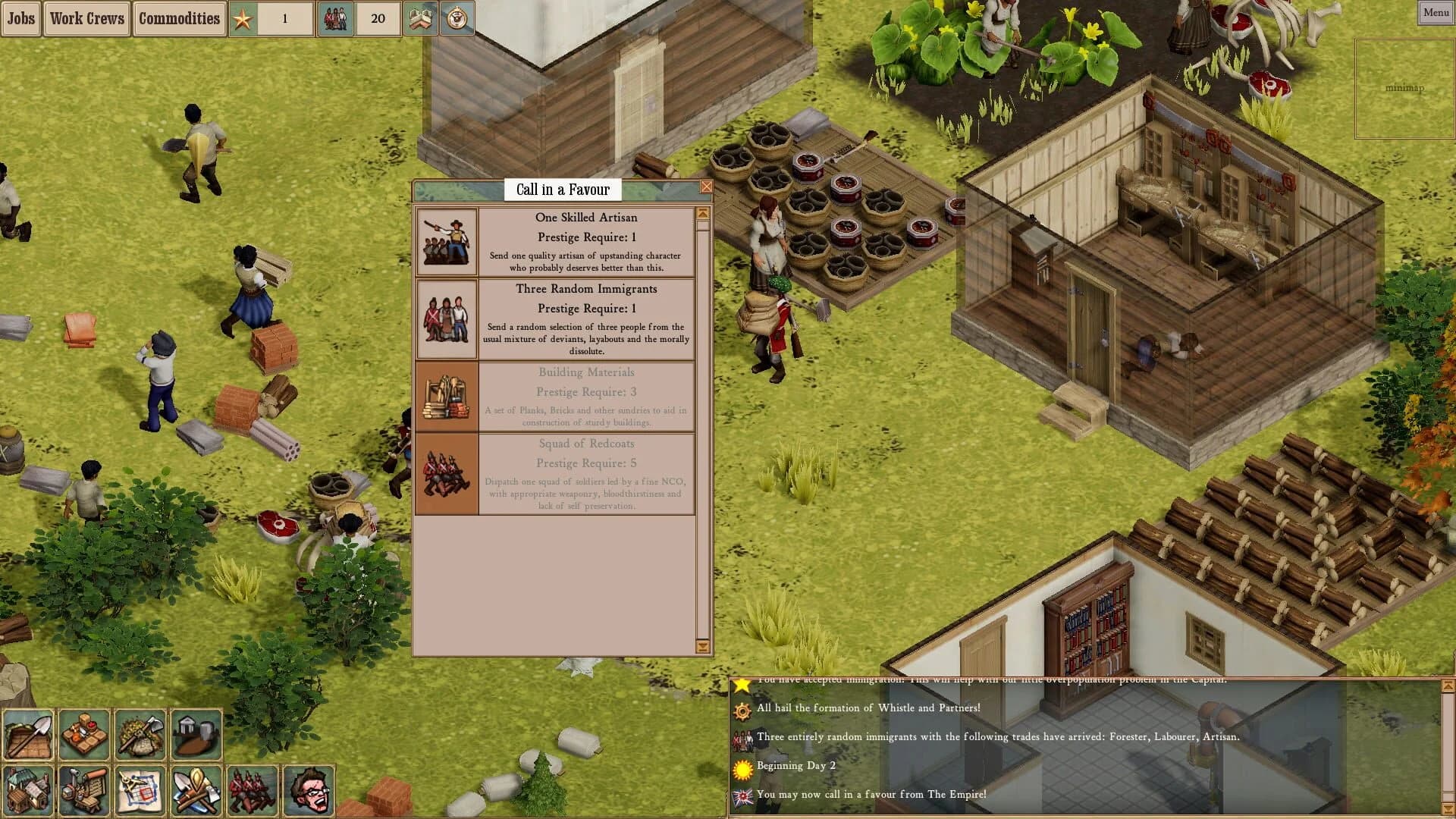Open the Menu in the top right
The width and height of the screenshot is (1456, 819).
pos(1435,12)
